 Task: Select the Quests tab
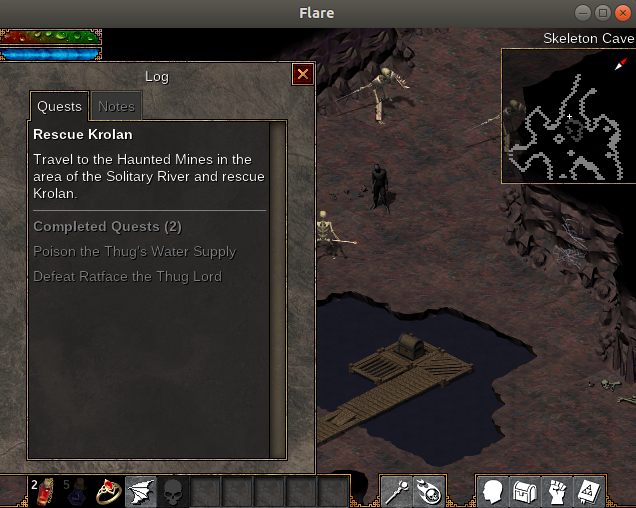pyautogui.click(x=59, y=106)
